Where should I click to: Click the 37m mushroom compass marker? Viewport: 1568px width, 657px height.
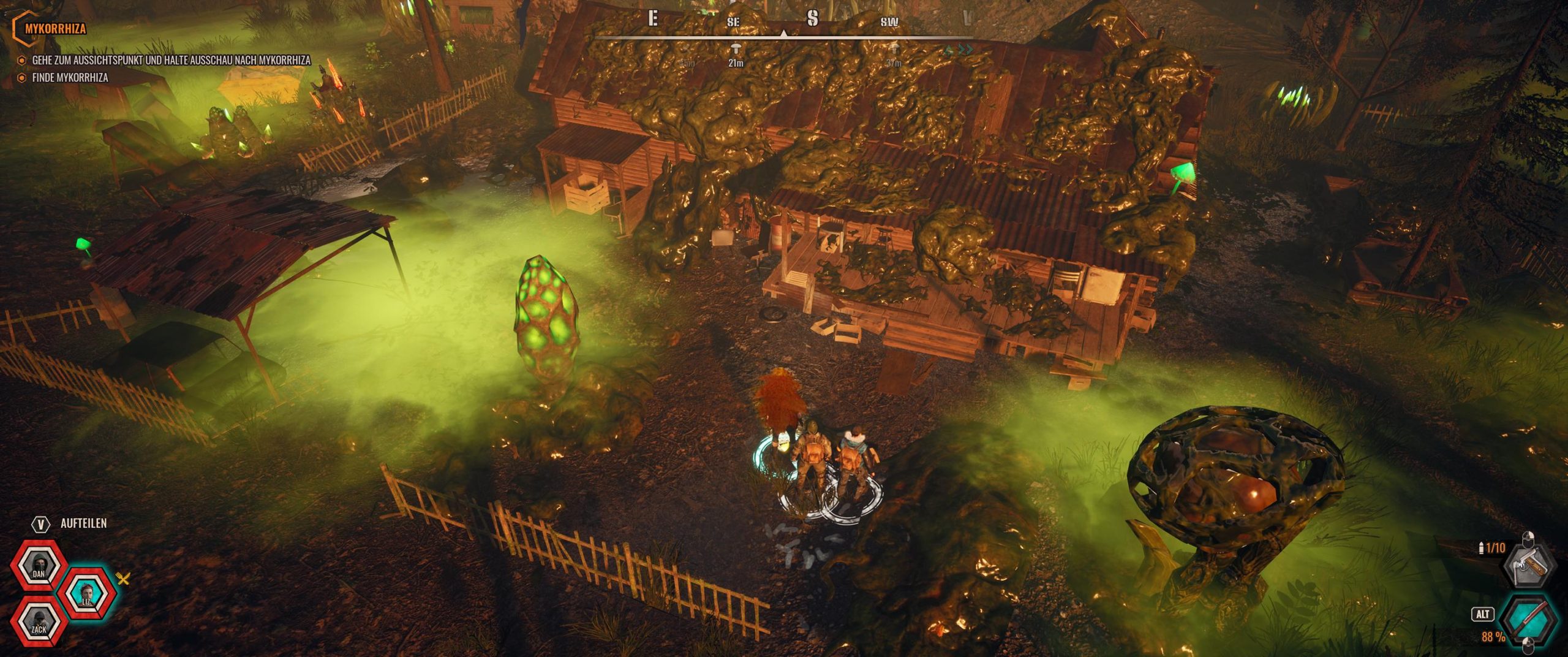(x=894, y=49)
